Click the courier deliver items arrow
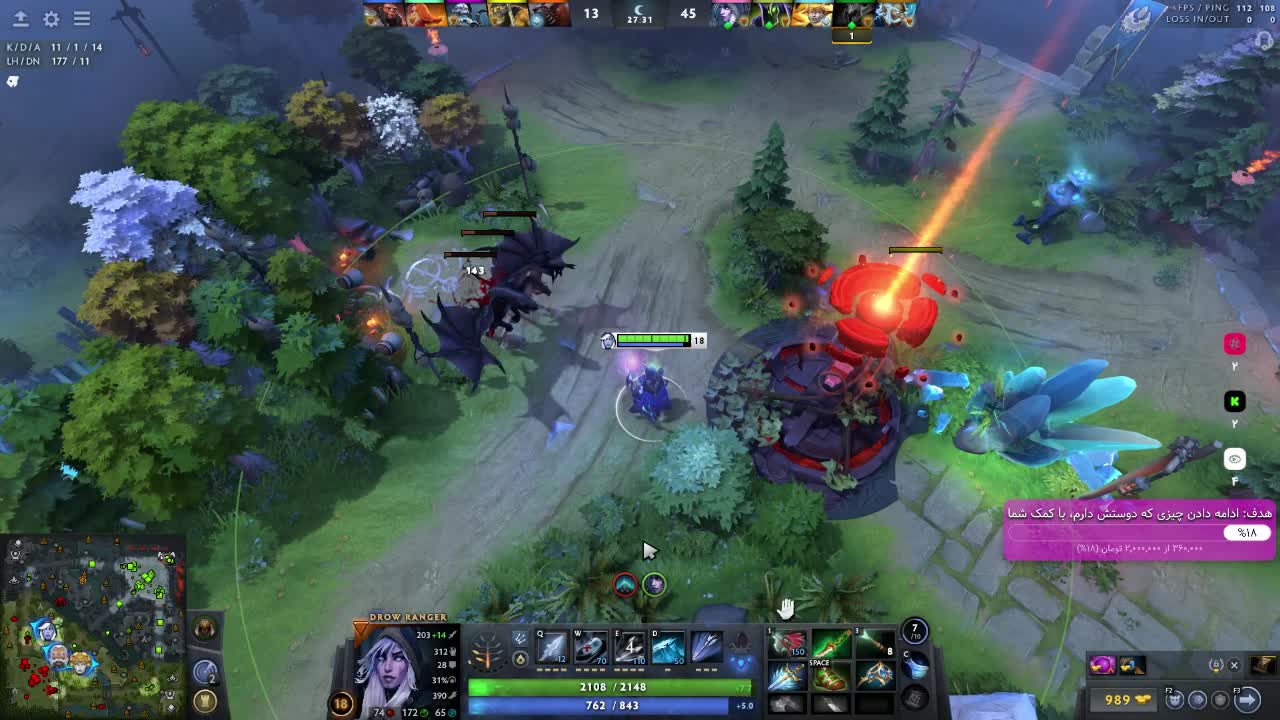 pos(1247,699)
